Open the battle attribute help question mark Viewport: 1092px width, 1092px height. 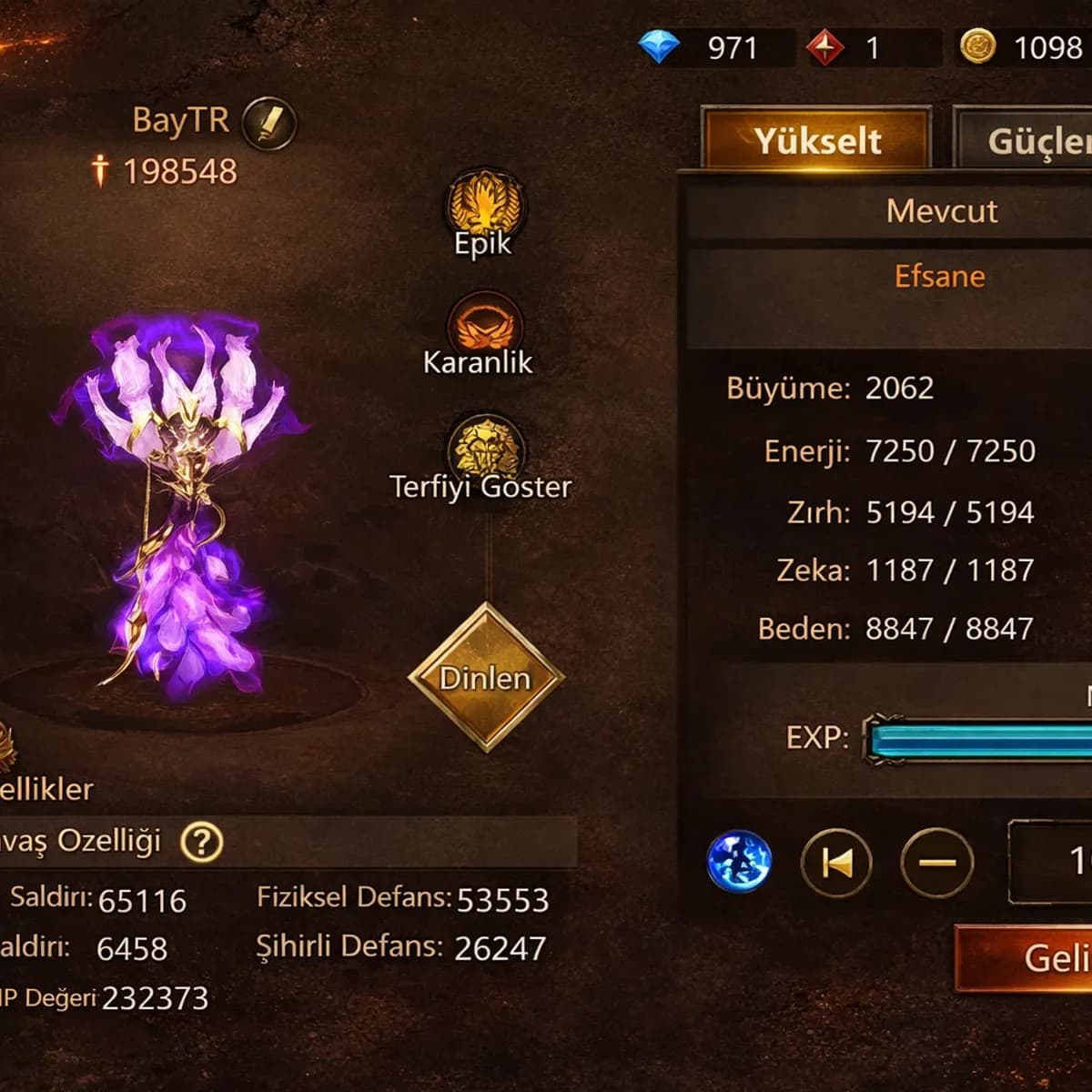click(201, 842)
